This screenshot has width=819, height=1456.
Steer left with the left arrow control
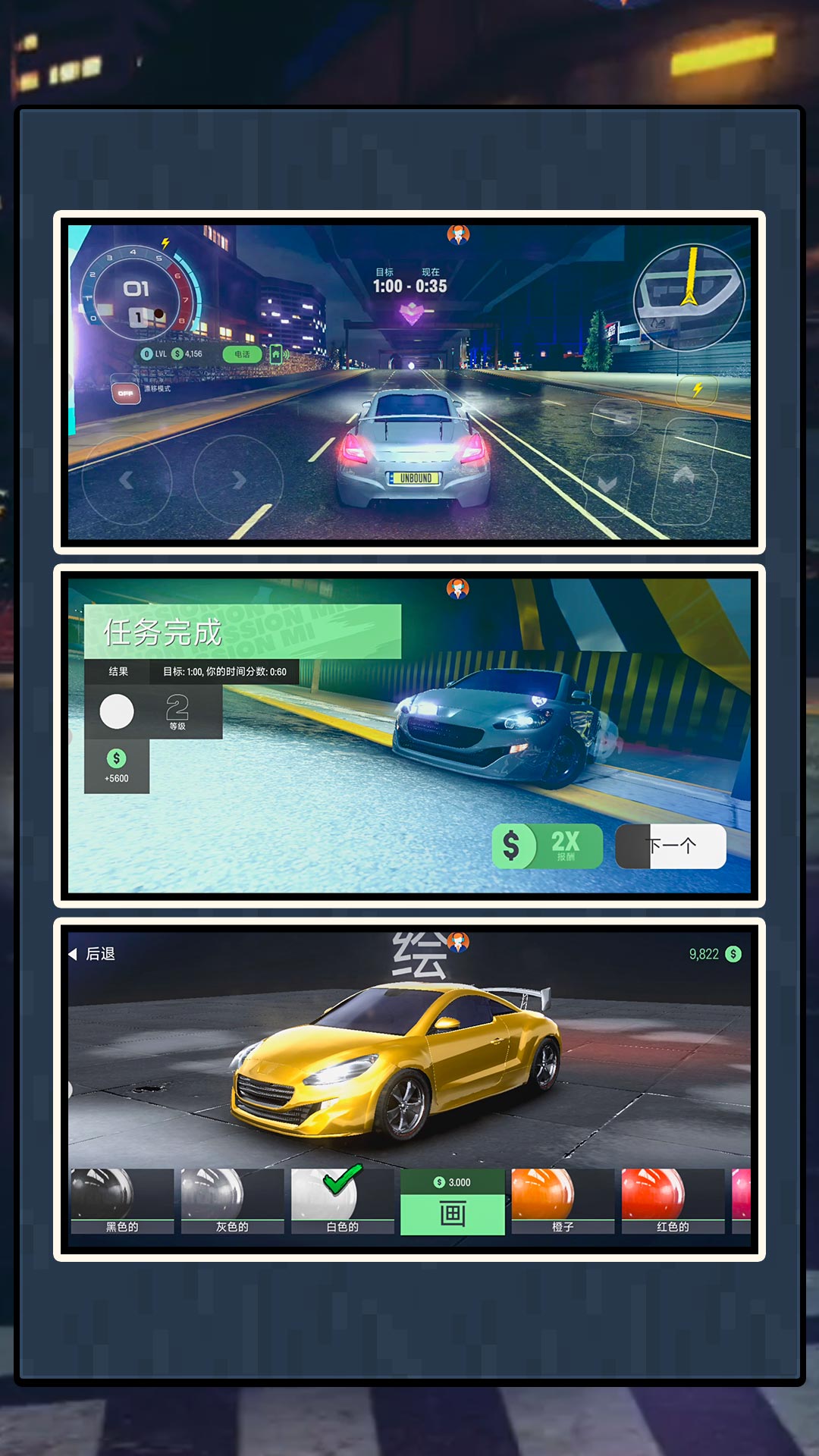(127, 479)
